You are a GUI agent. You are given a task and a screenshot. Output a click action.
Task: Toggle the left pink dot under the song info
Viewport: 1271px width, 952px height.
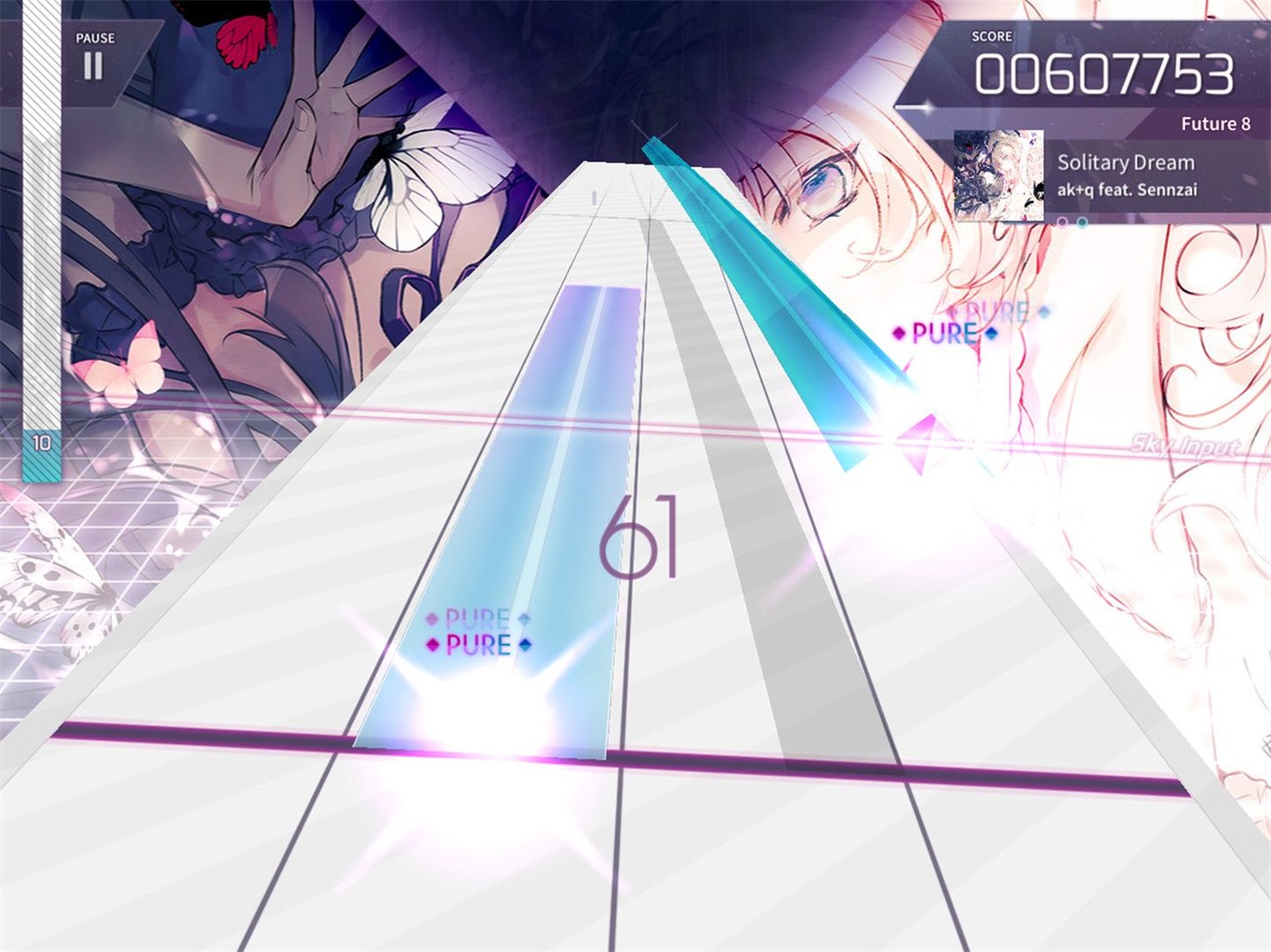(x=1063, y=222)
